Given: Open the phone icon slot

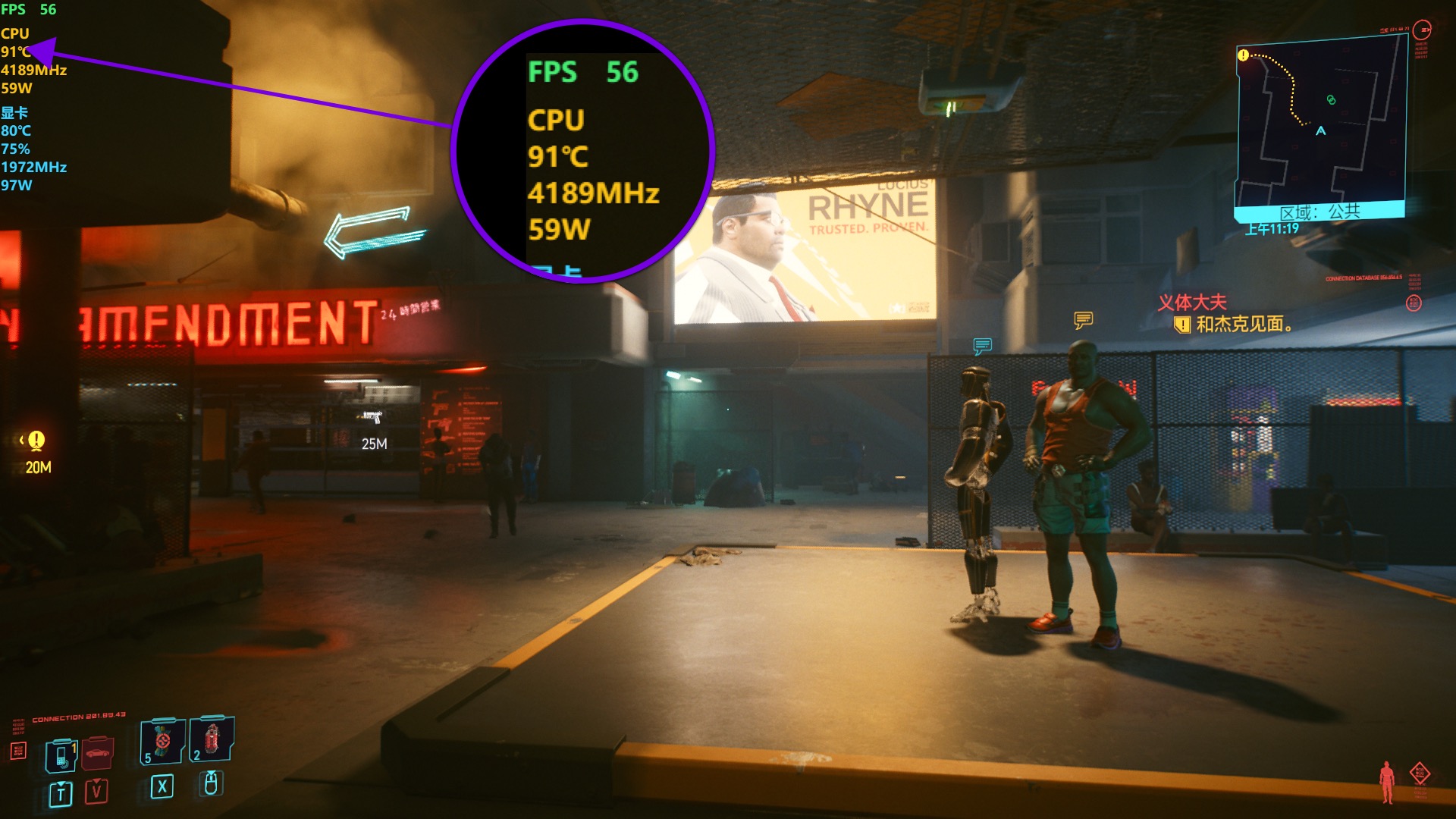Looking at the screenshot, I should pyautogui.click(x=61, y=755).
